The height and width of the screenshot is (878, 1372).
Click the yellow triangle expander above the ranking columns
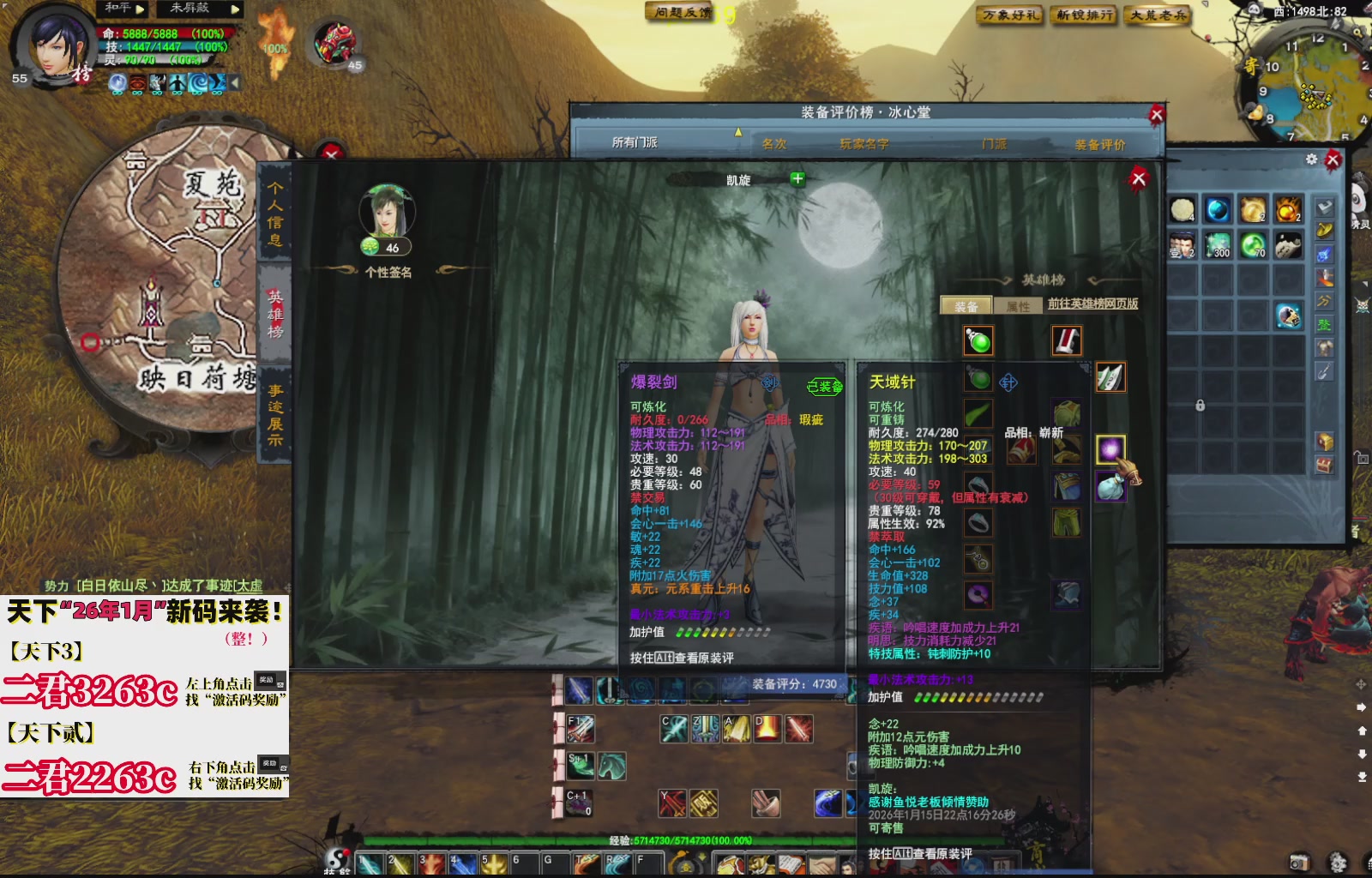(x=738, y=134)
